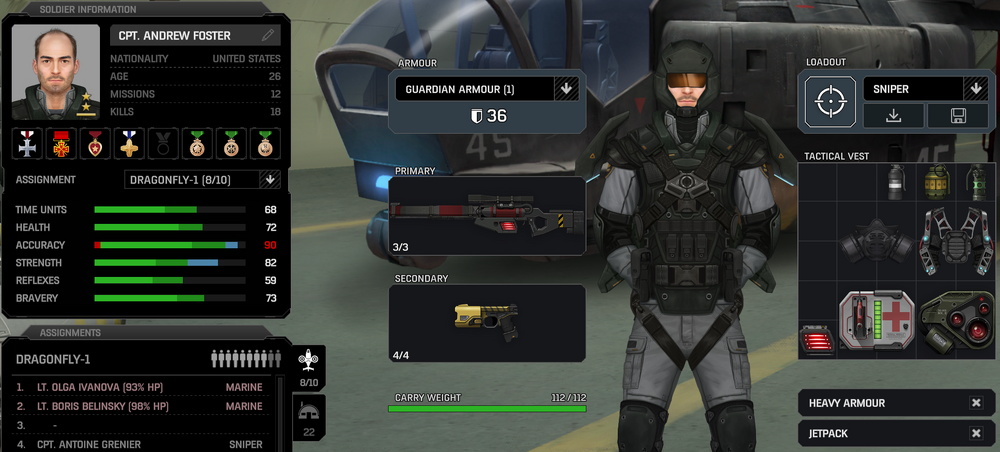Select the green-lit grenade canister

click(x=976, y=183)
